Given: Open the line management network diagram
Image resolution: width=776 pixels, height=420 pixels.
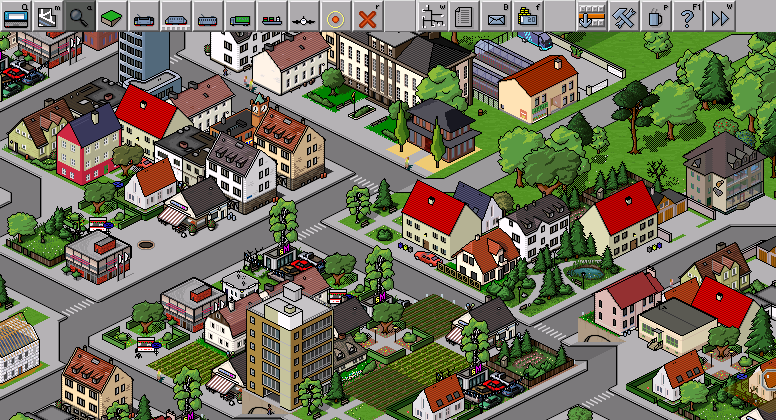Looking at the screenshot, I should coord(432,16).
